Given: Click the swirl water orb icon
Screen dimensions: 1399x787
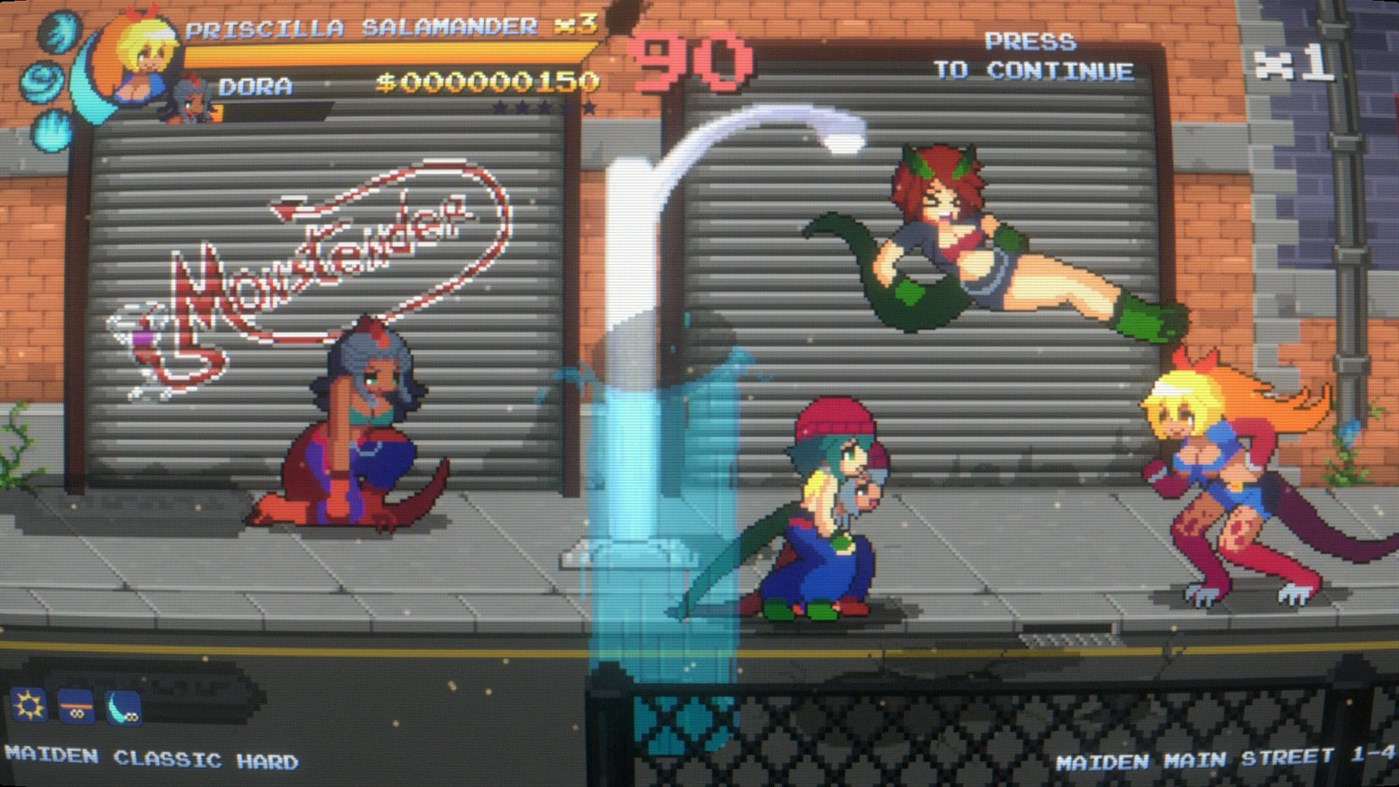Looking at the screenshot, I should [x=42, y=80].
